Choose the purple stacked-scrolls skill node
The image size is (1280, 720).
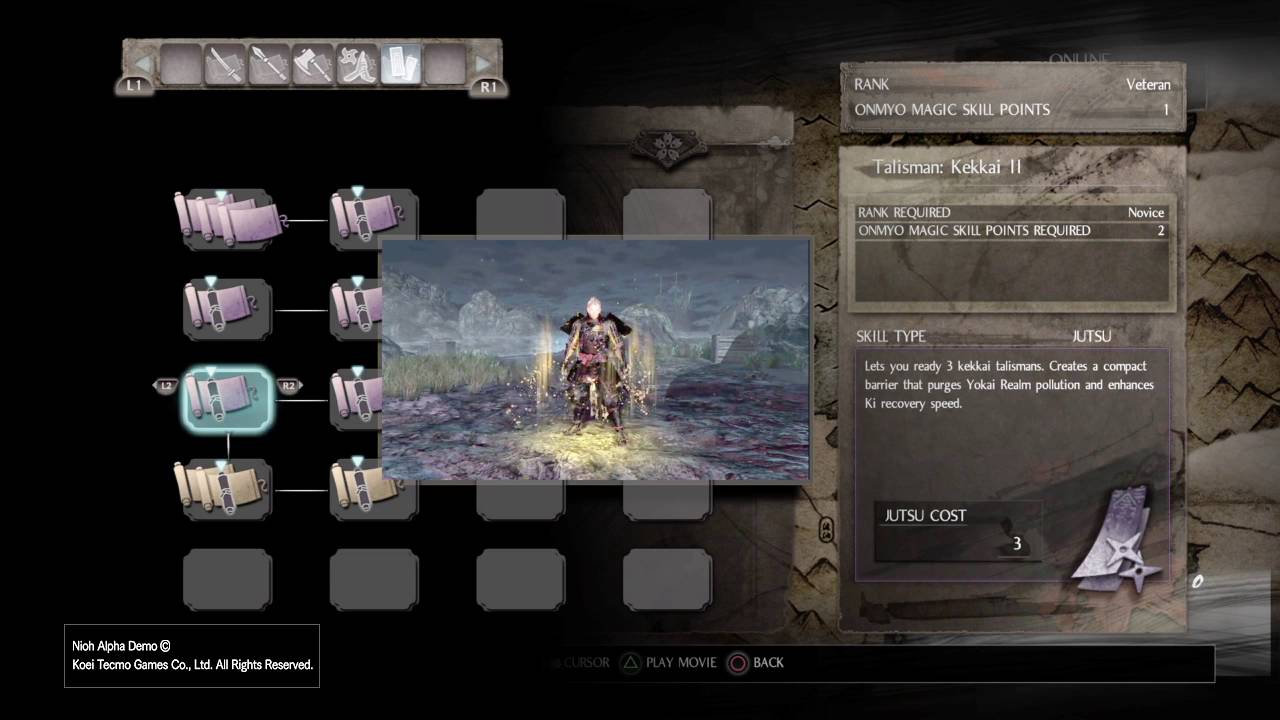coord(227,220)
